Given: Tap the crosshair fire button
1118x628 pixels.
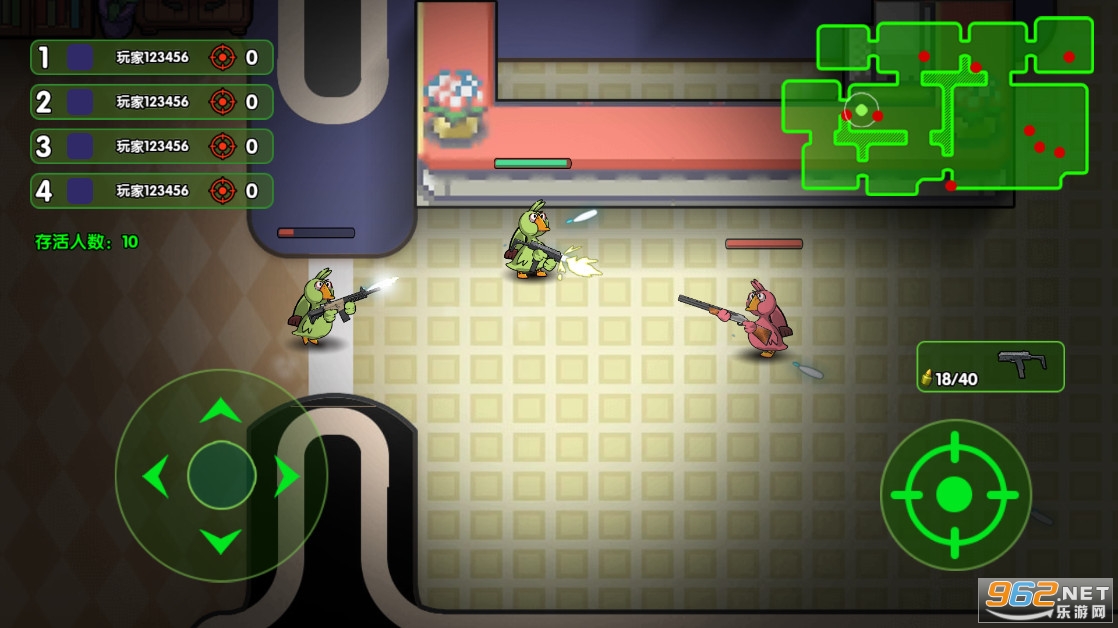Looking at the screenshot, I should pos(955,493).
